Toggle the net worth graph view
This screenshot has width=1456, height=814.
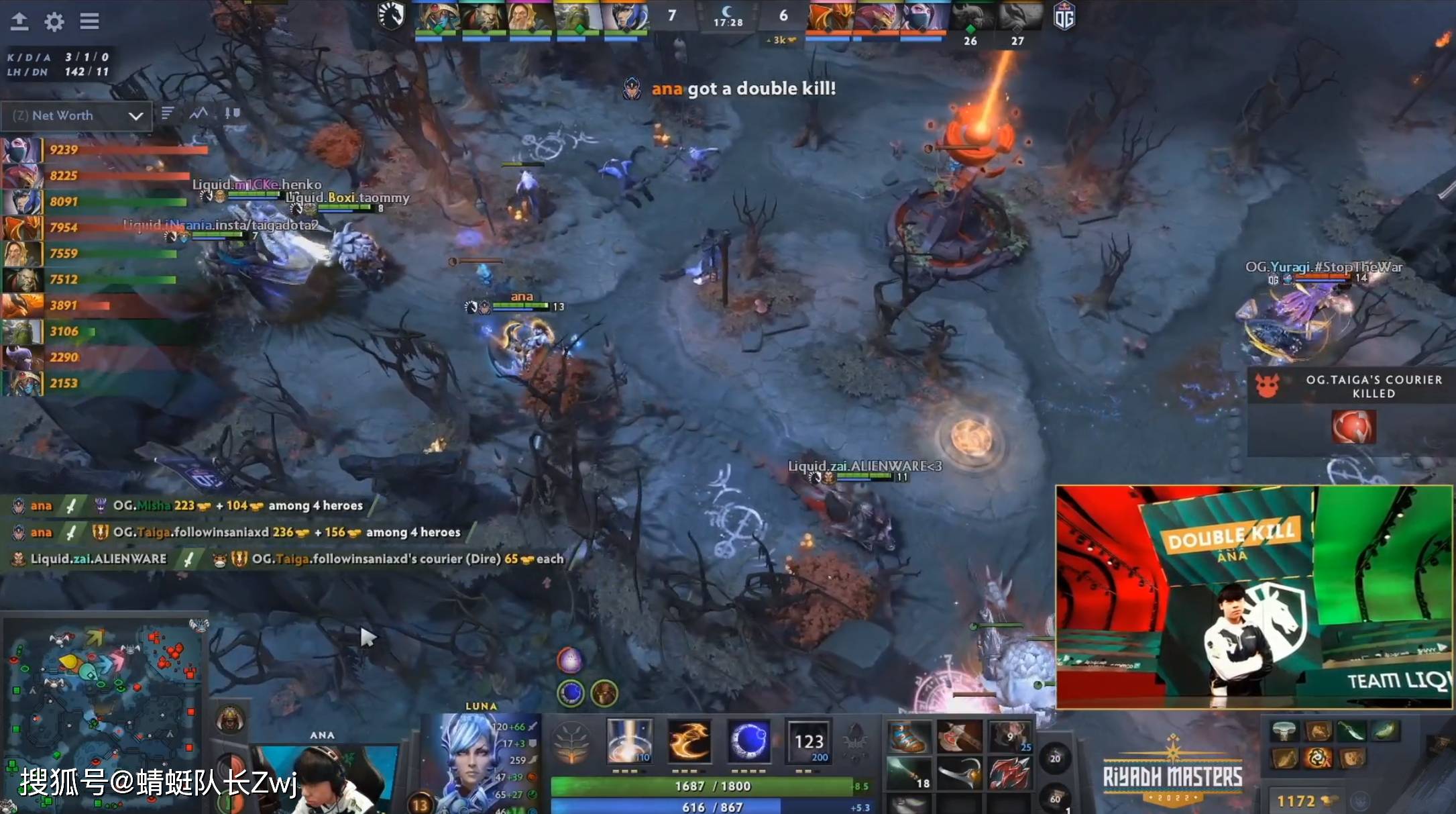pos(198,114)
